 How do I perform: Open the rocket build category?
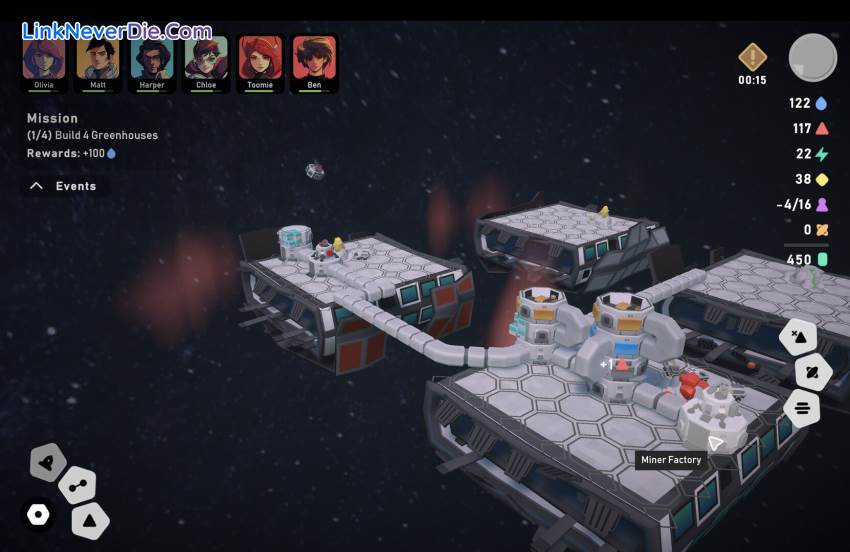click(47, 462)
